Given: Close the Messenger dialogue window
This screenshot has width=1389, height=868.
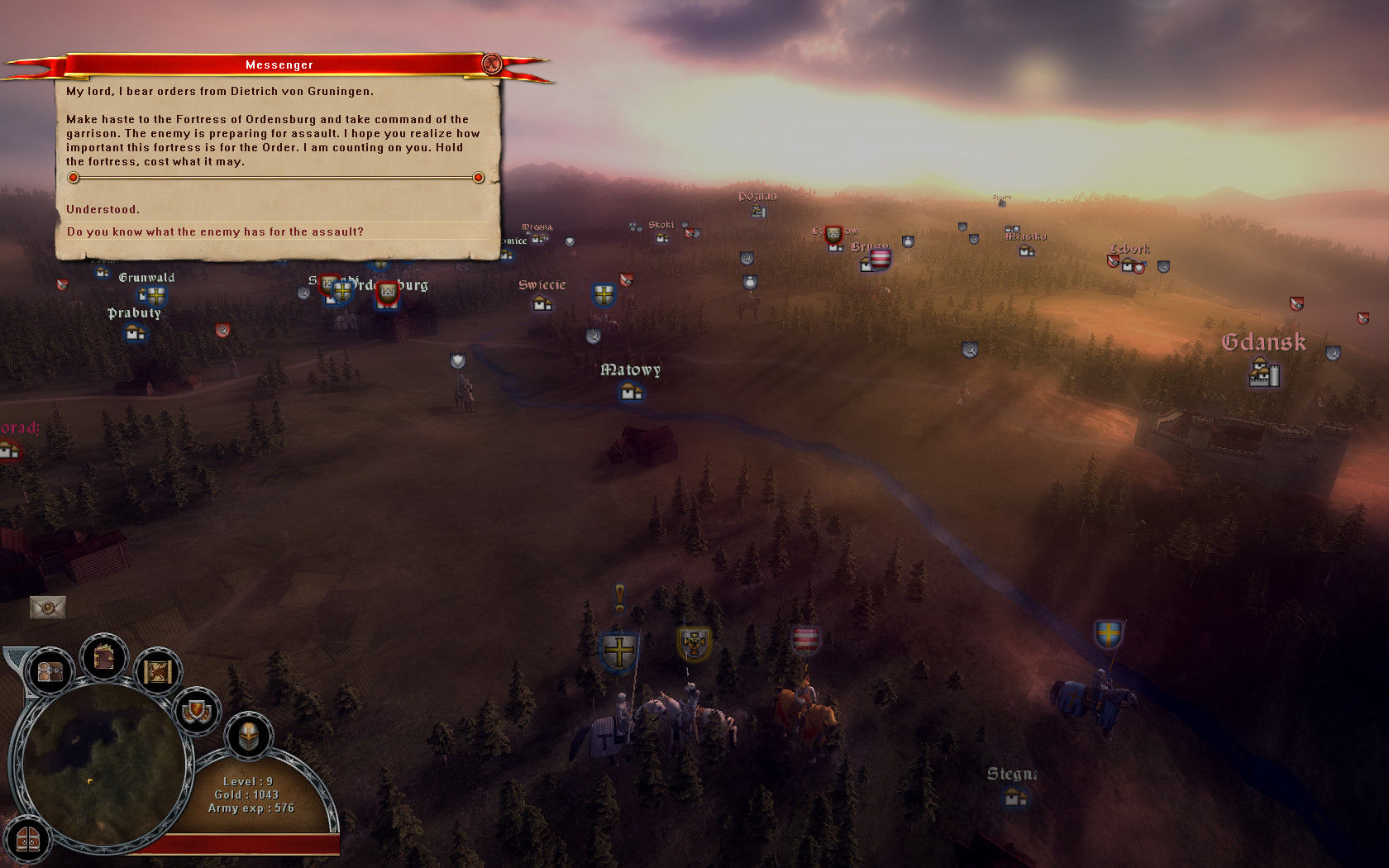Looking at the screenshot, I should pyautogui.click(x=492, y=64).
